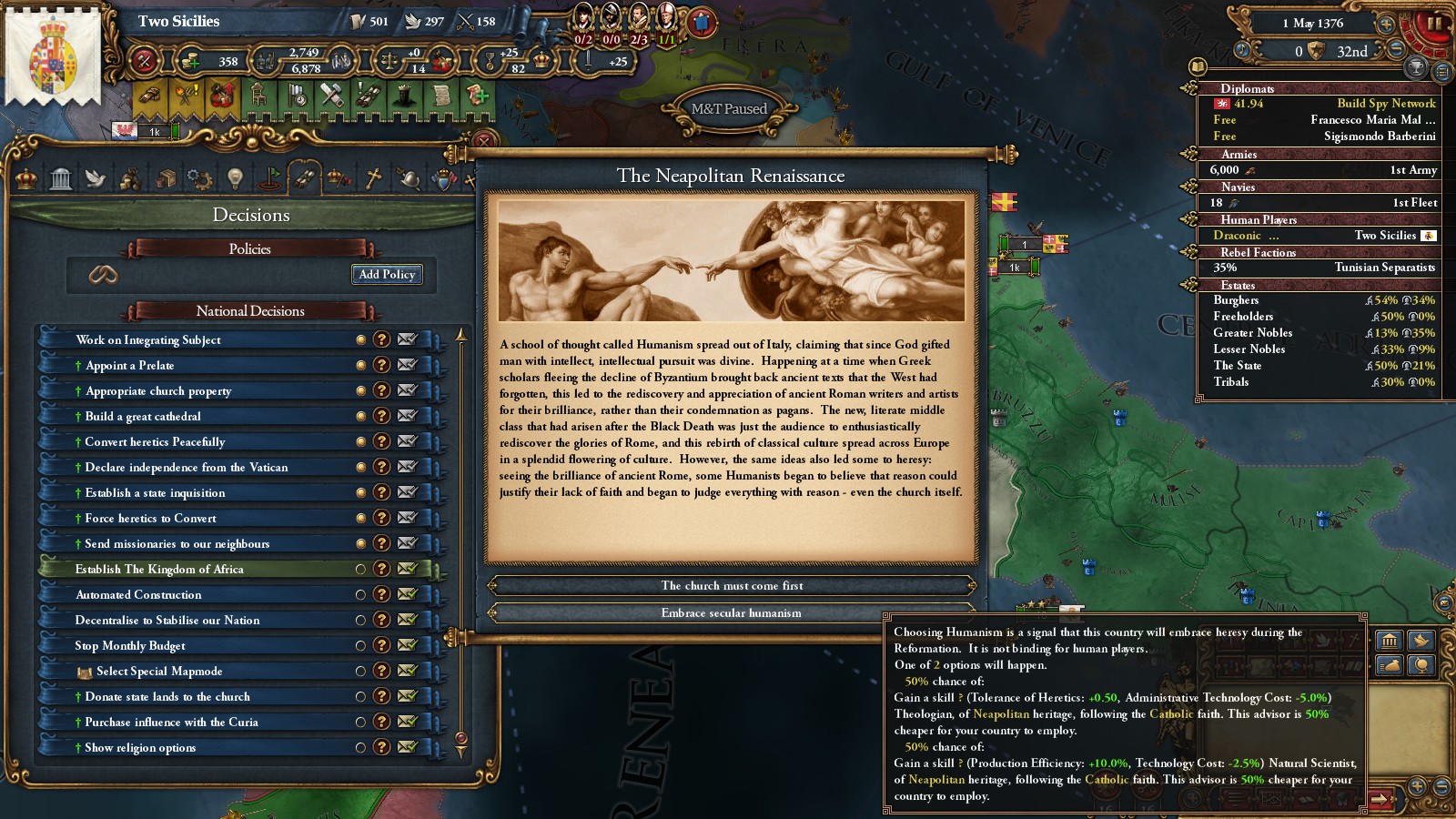Screen dimensions: 1456x819
Task: Open the globe mapmode icon above the minimap
Action: [x=1421, y=665]
